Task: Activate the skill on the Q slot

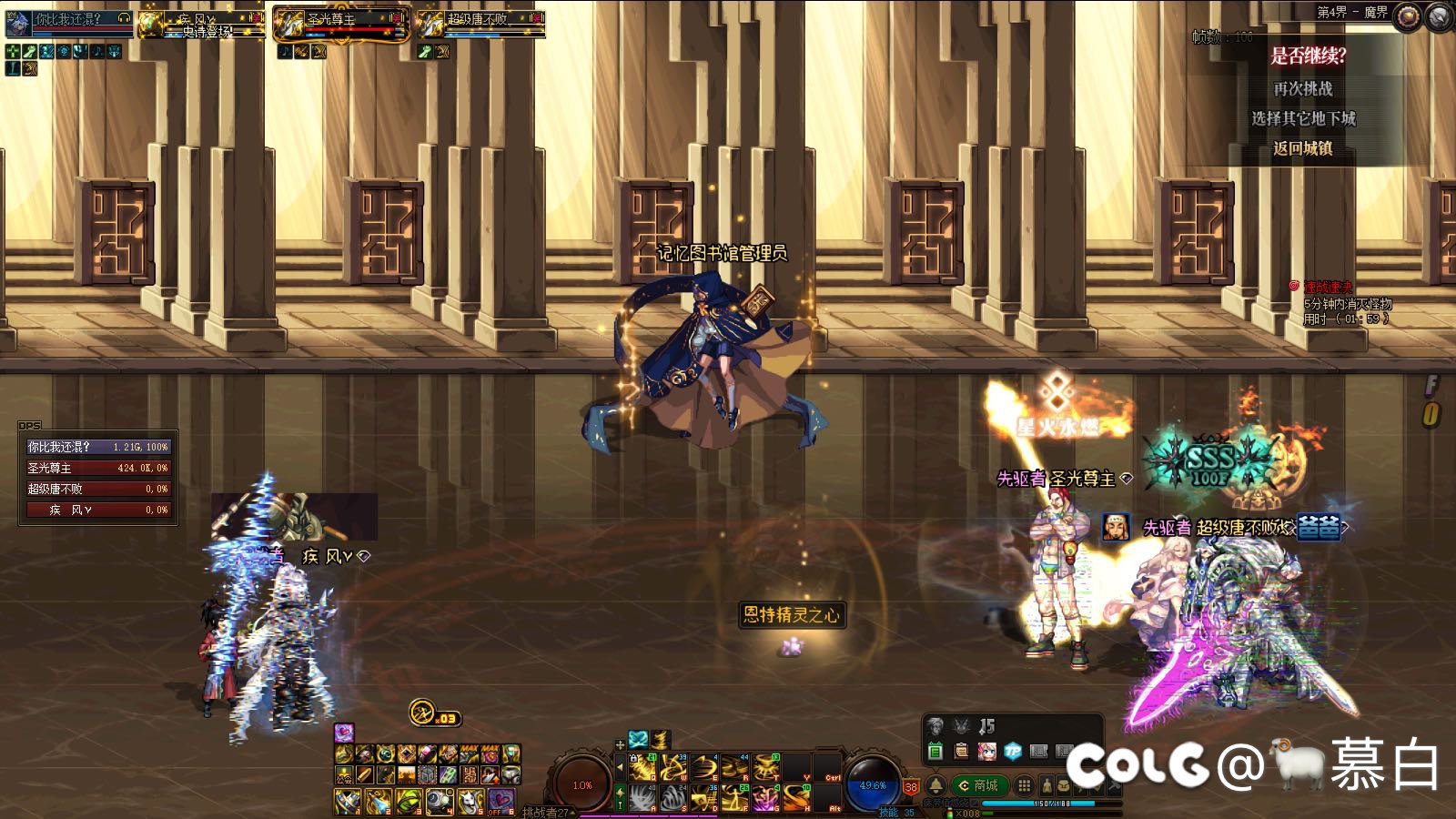Action: click(x=642, y=769)
